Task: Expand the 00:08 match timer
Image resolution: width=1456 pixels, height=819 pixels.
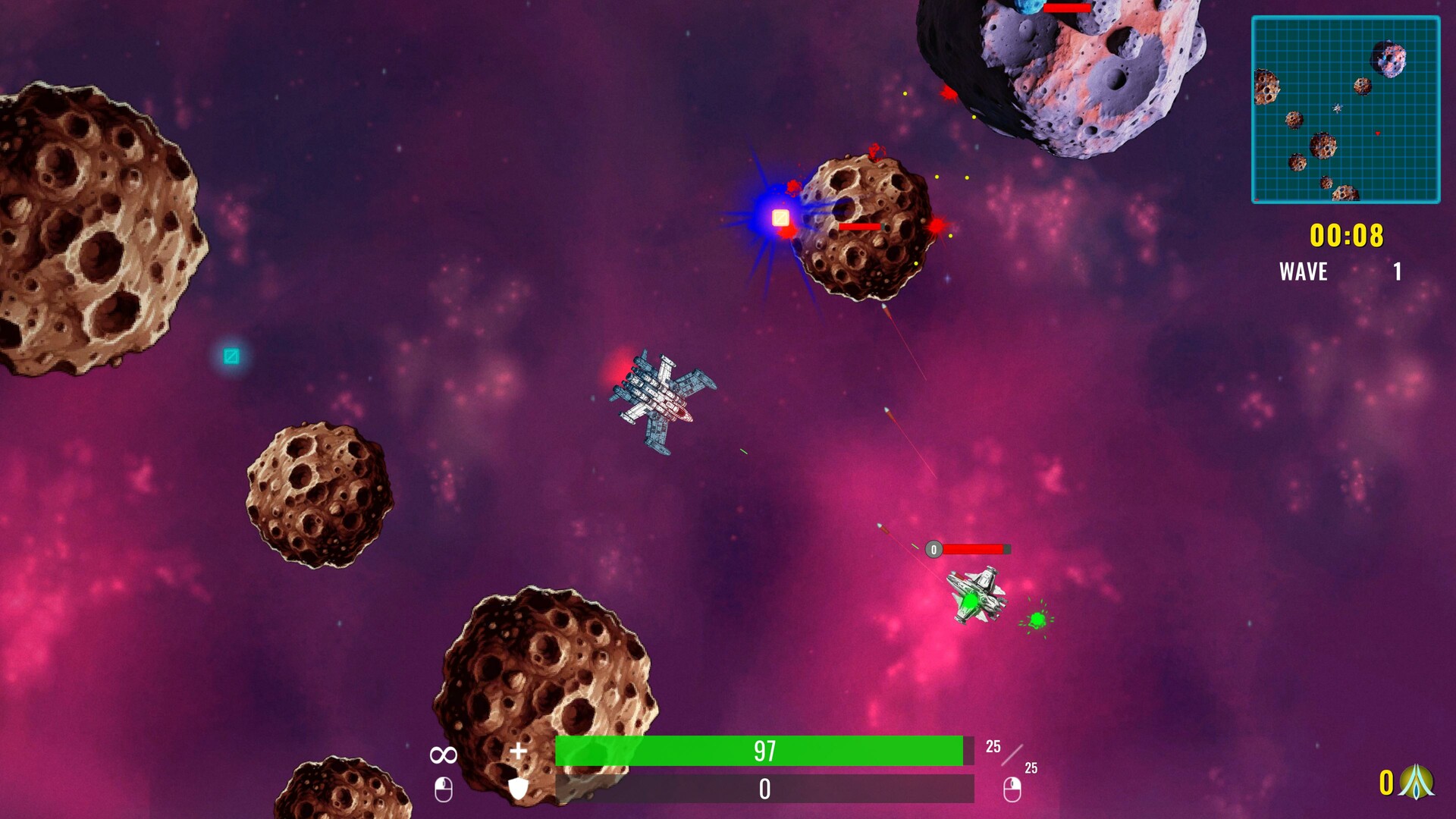Action: coord(1346,235)
